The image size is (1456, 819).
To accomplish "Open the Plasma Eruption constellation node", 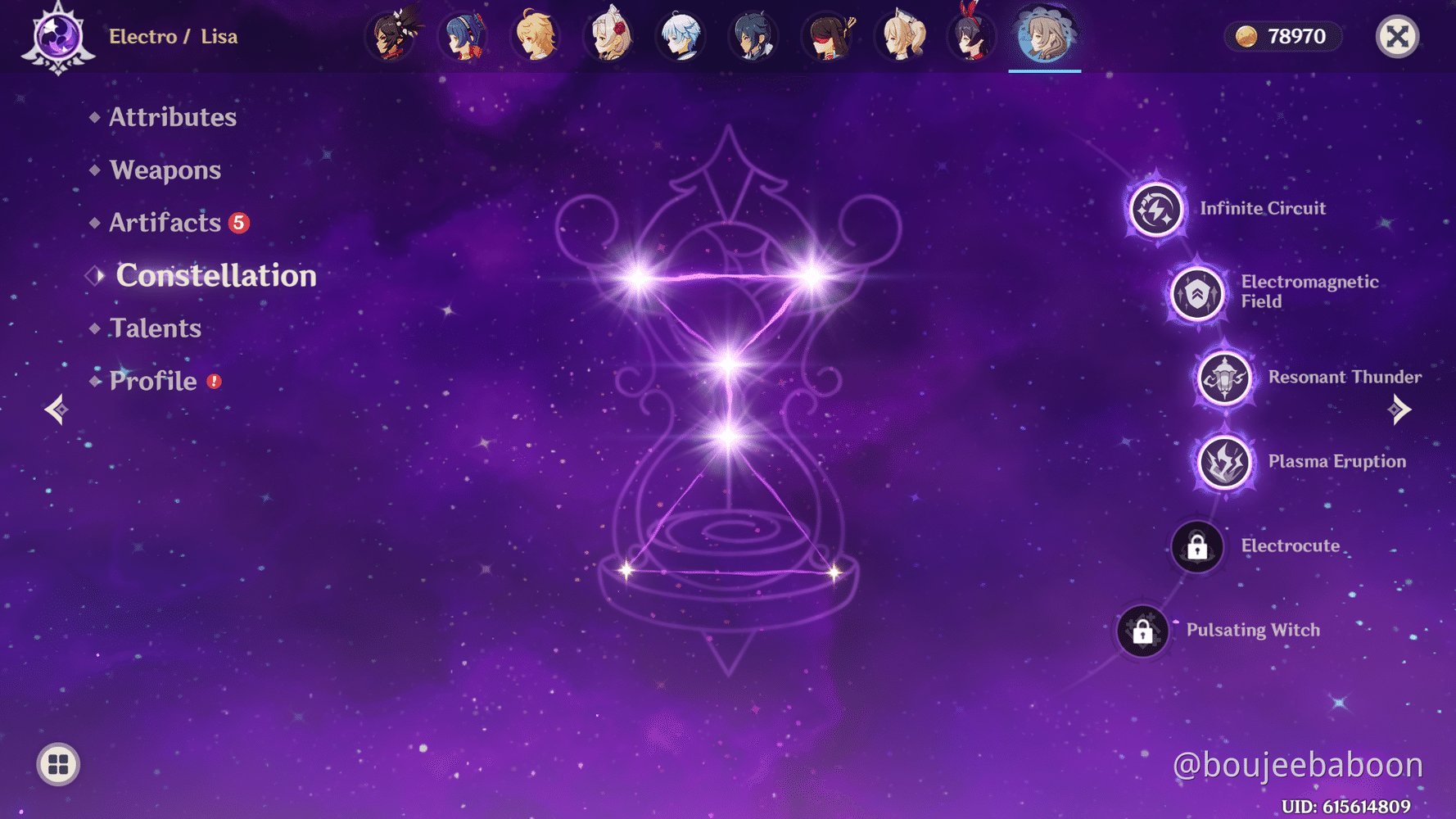I will coord(1223,463).
